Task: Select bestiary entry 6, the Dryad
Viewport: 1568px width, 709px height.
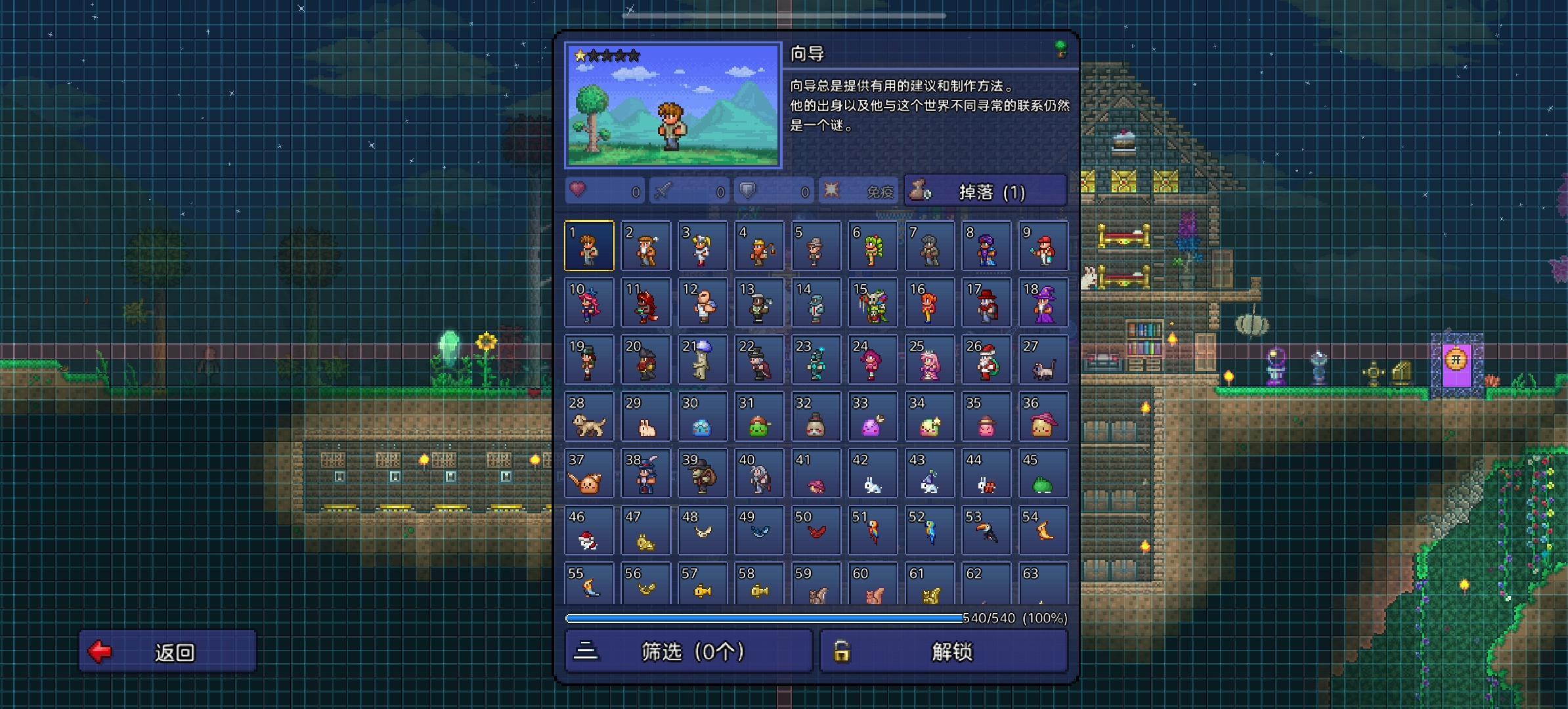Action: [873, 246]
